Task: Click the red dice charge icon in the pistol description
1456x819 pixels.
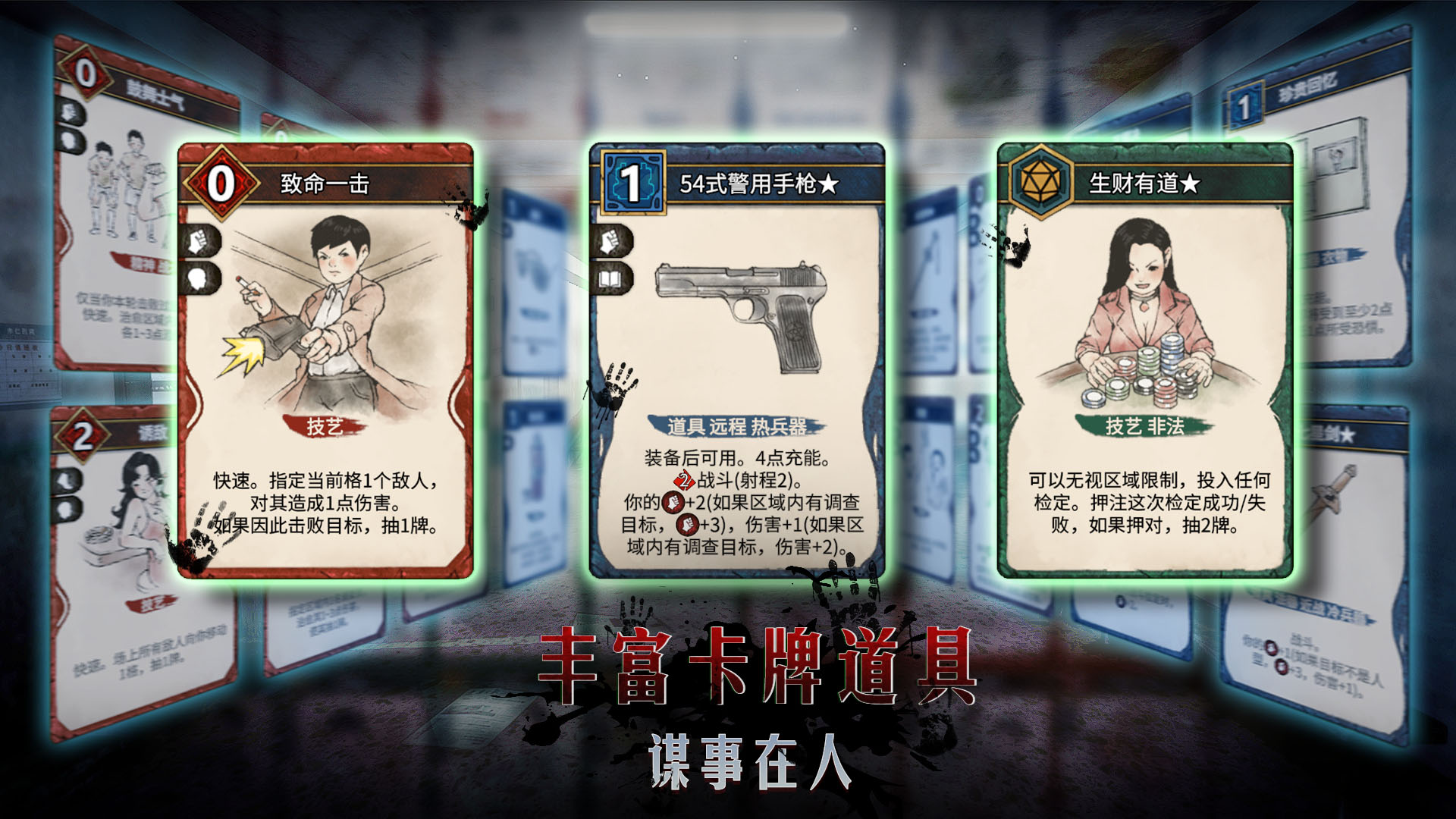Action: 686,481
